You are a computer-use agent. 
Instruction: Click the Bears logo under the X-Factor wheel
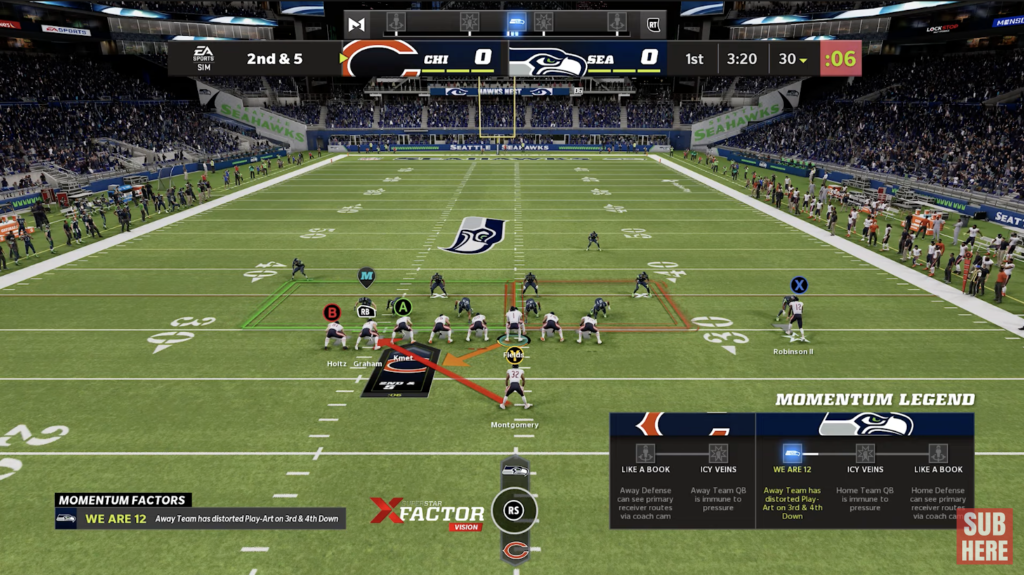(515, 551)
